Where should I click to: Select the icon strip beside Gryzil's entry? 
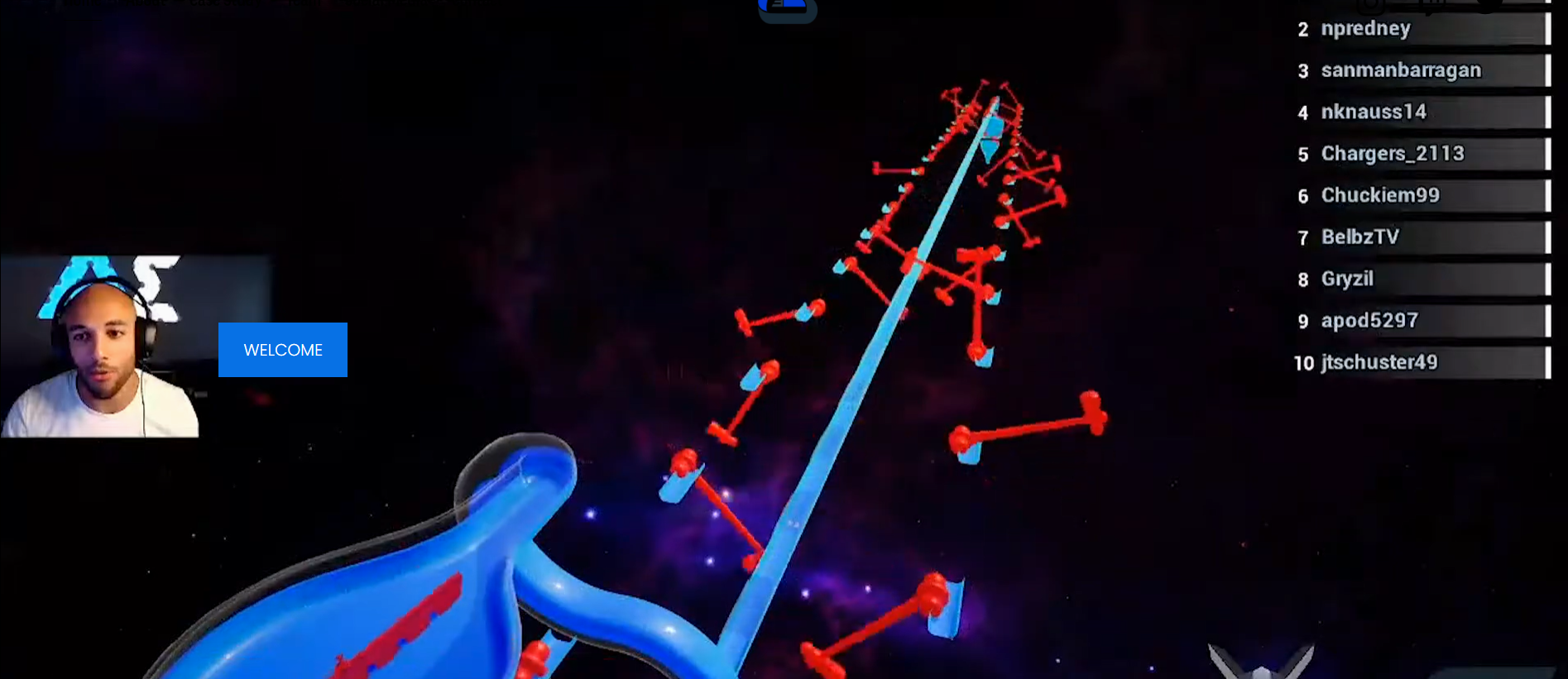pyautogui.click(x=1549, y=280)
